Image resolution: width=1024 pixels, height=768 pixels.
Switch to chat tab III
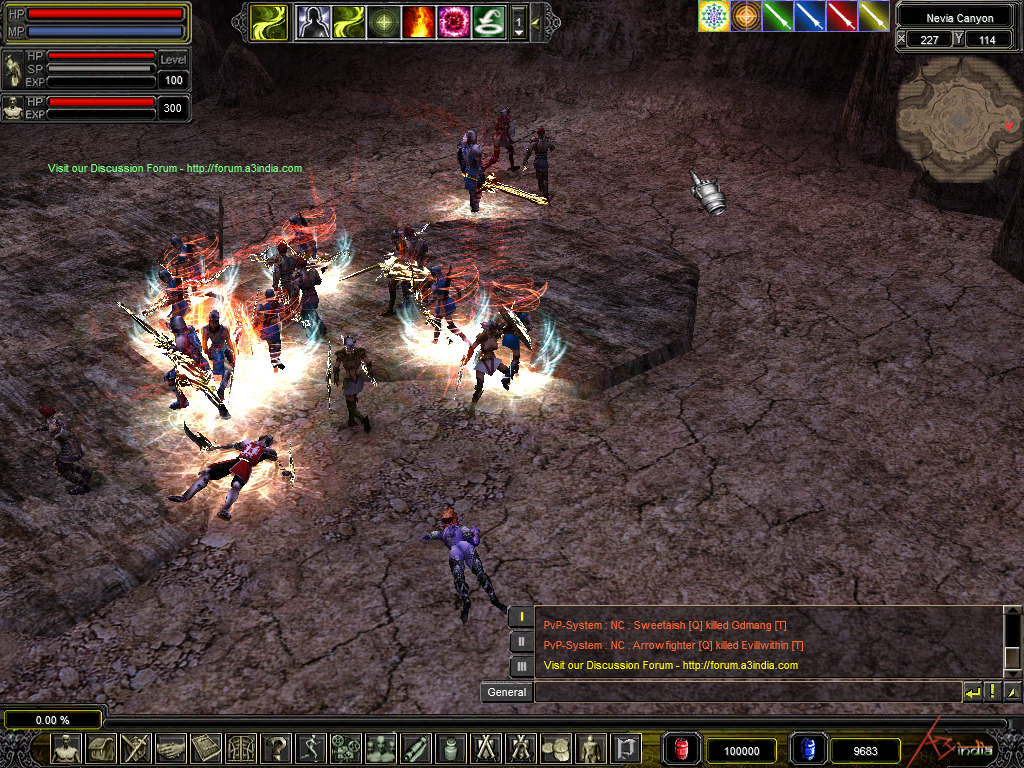tap(521, 666)
